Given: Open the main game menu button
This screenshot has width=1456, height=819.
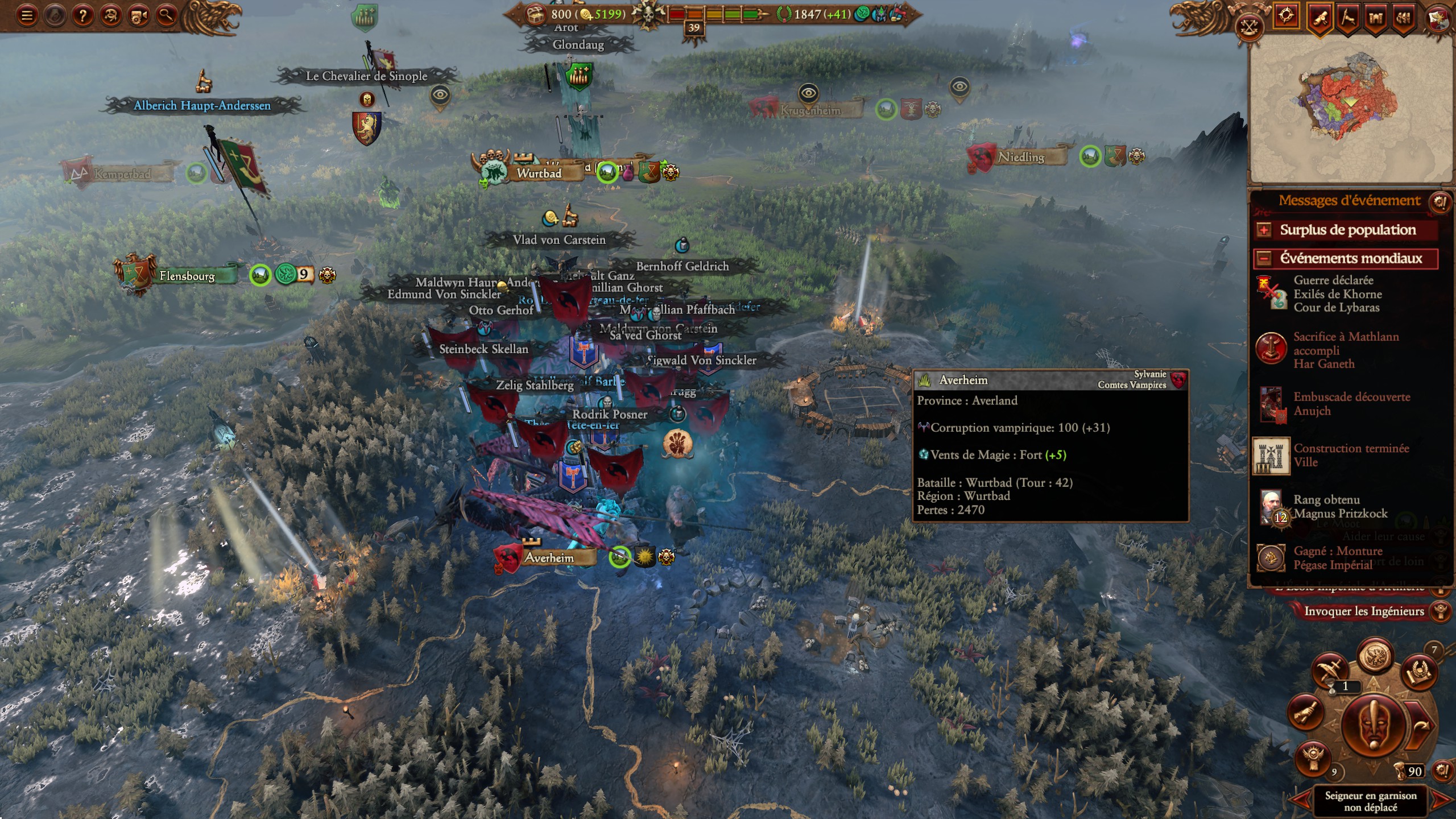Looking at the screenshot, I should coord(26,15).
